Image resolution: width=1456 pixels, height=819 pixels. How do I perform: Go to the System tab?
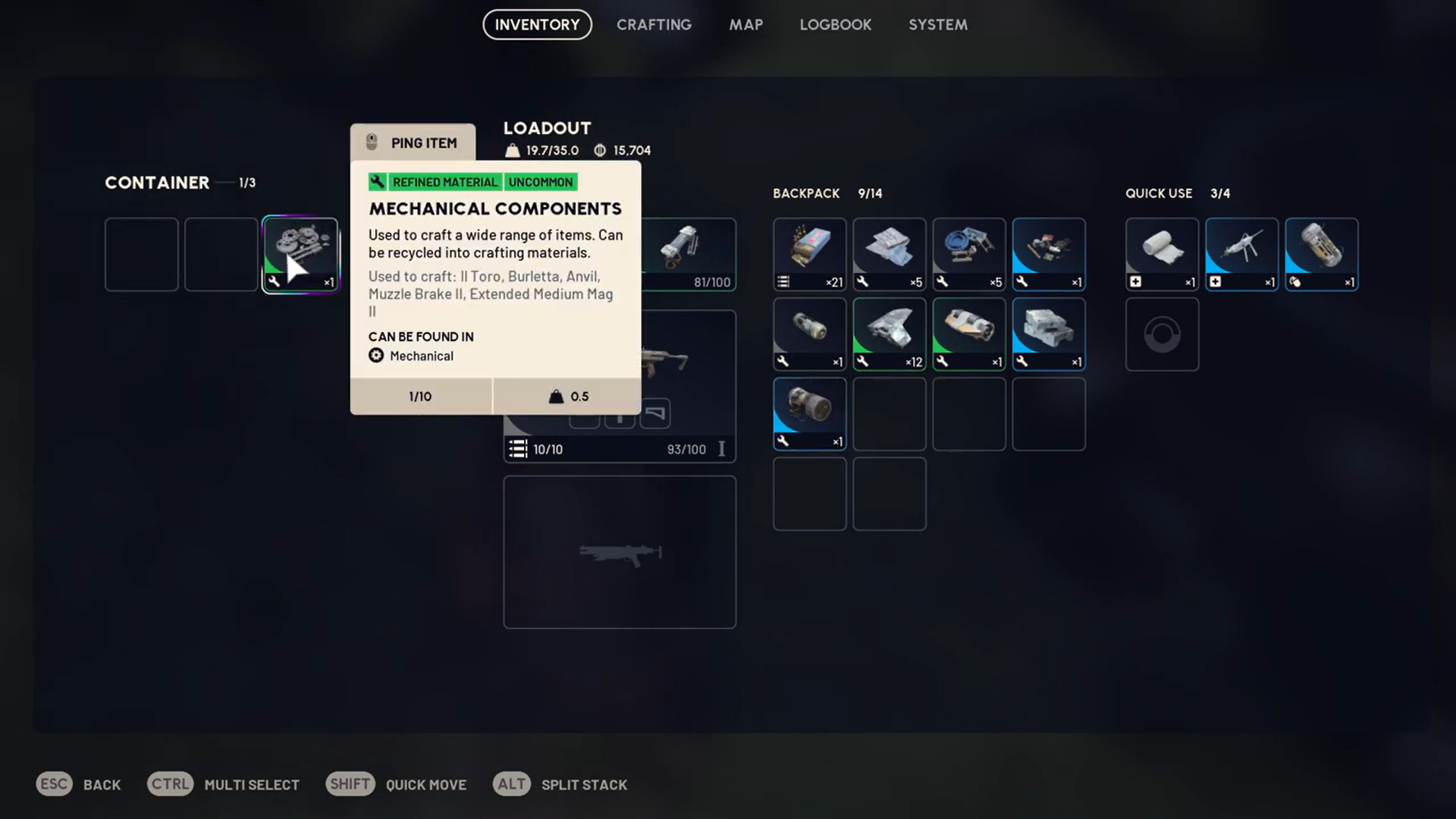(938, 25)
